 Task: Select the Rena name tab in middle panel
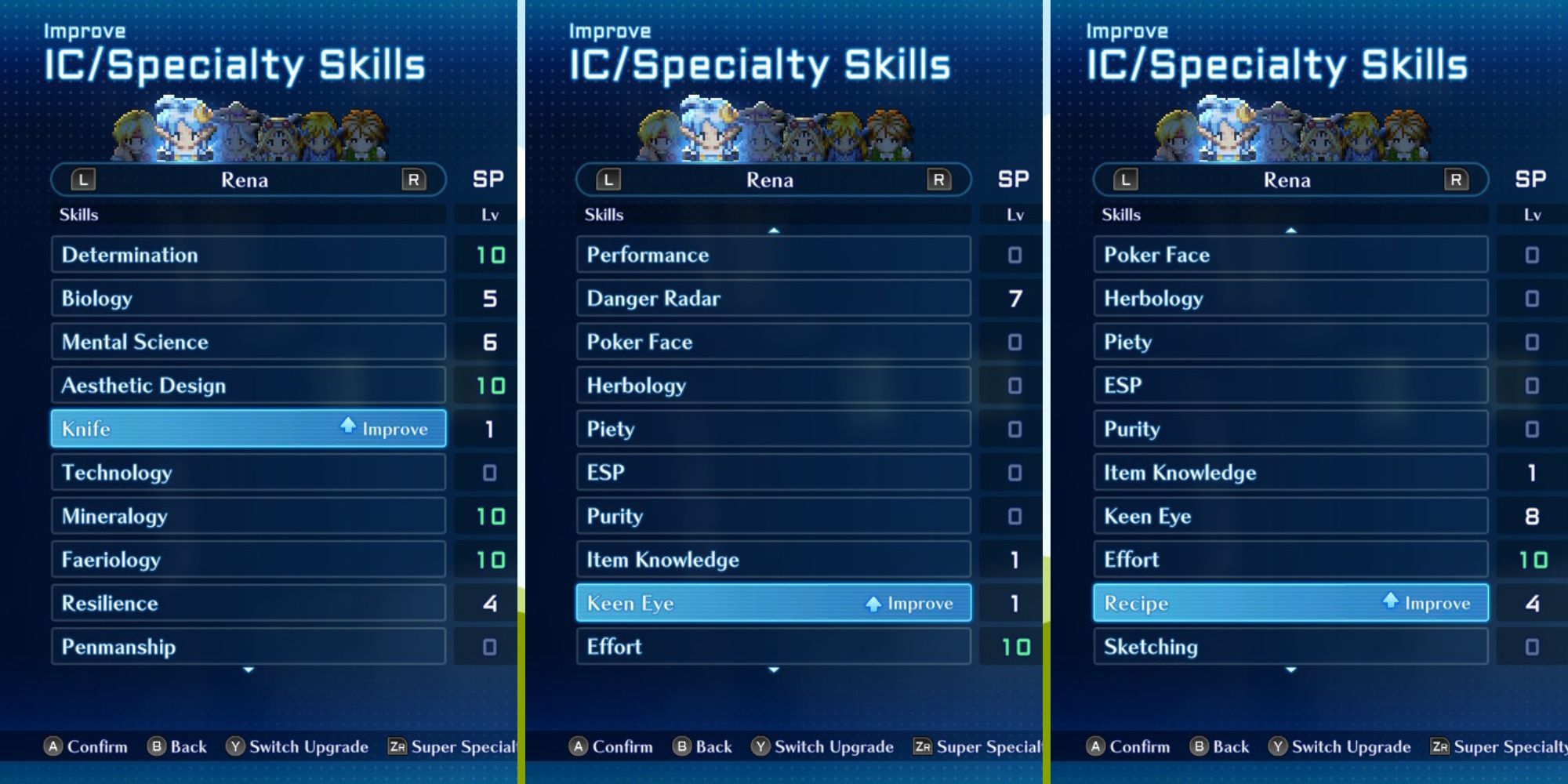pos(771,180)
